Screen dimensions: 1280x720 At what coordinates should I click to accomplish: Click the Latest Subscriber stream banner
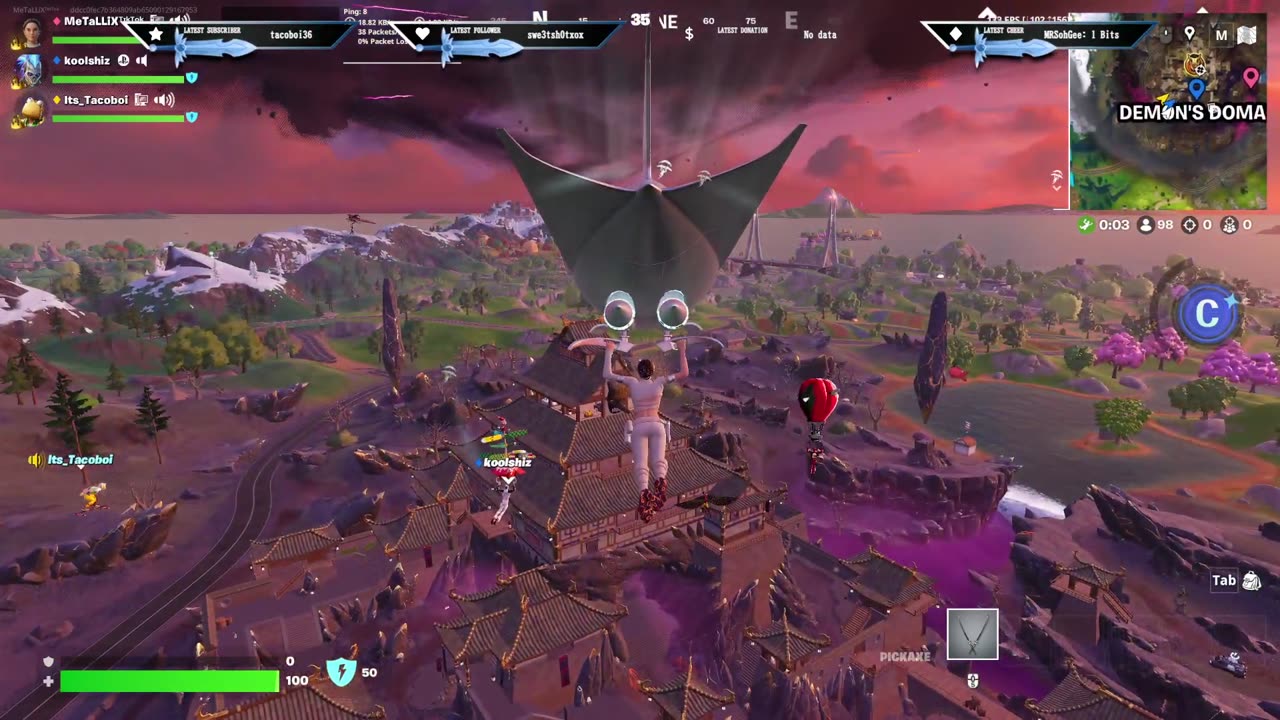[x=248, y=36]
